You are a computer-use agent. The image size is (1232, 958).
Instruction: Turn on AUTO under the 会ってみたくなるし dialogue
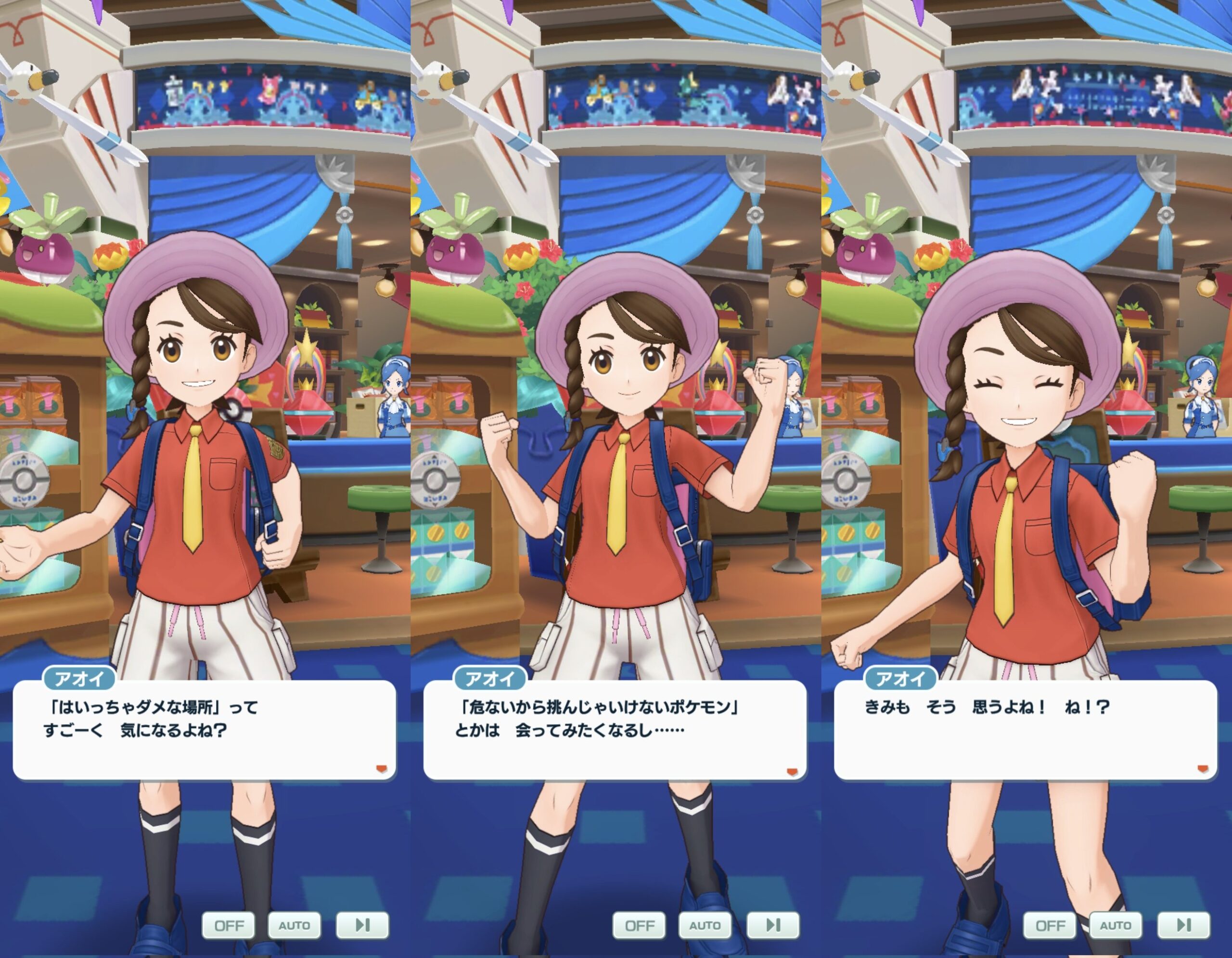point(705,925)
